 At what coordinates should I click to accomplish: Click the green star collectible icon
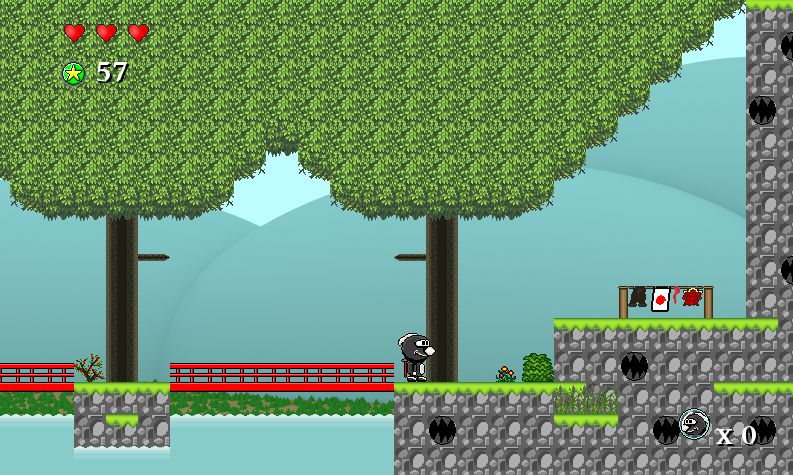pyautogui.click(x=73, y=73)
